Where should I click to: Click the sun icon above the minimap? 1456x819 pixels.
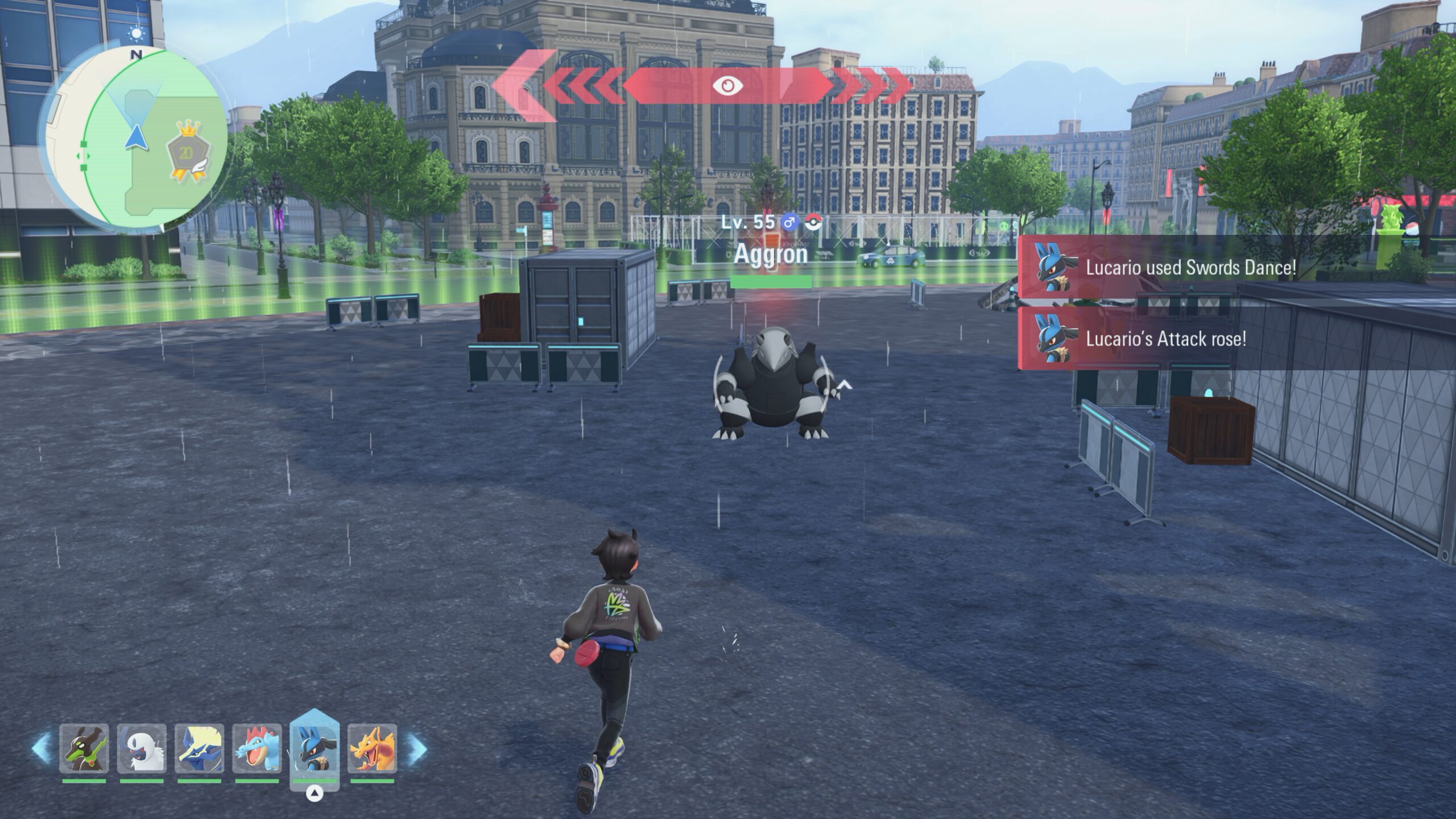[136, 34]
